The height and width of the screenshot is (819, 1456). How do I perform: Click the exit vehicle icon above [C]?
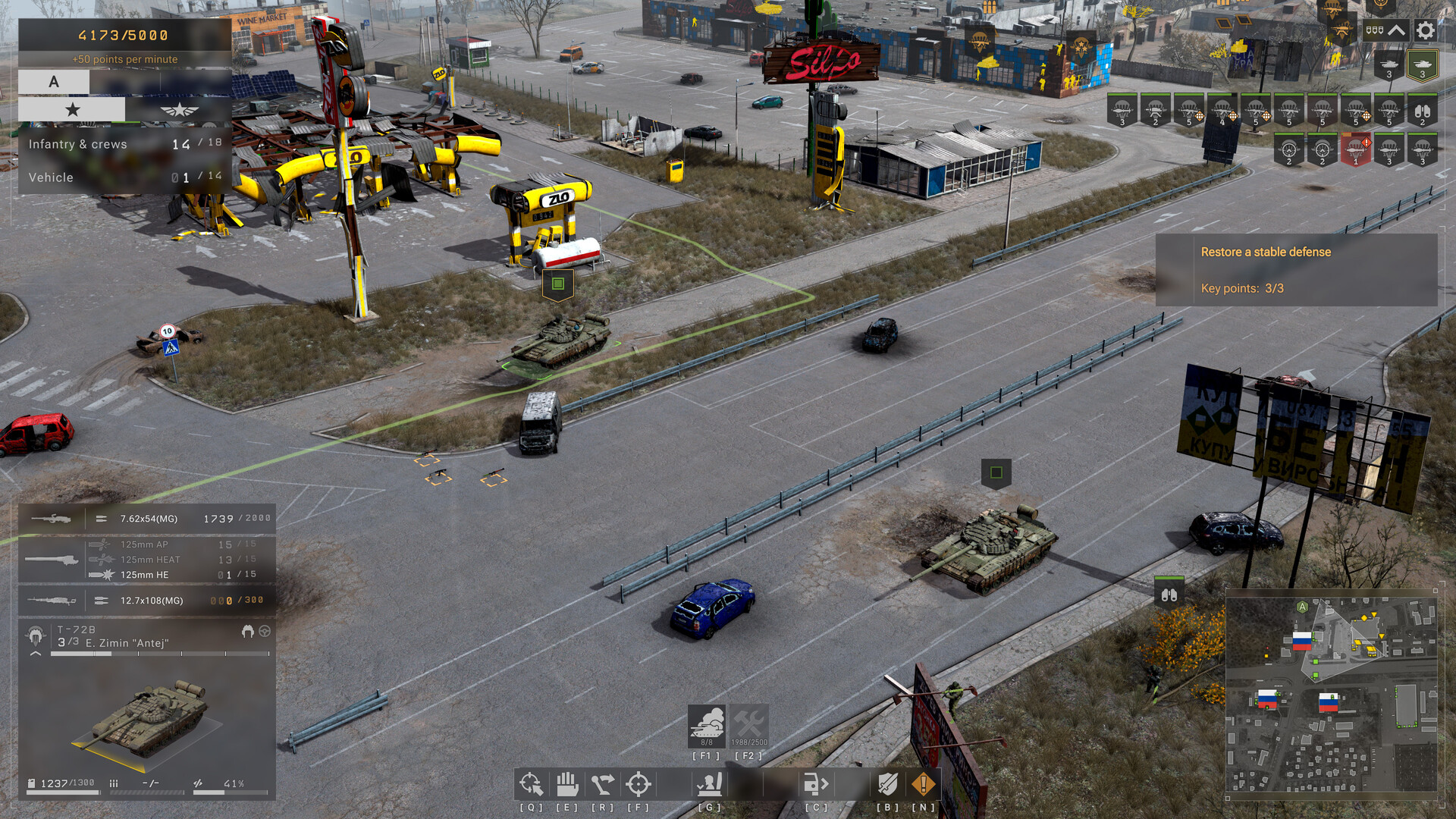pyautogui.click(x=817, y=783)
